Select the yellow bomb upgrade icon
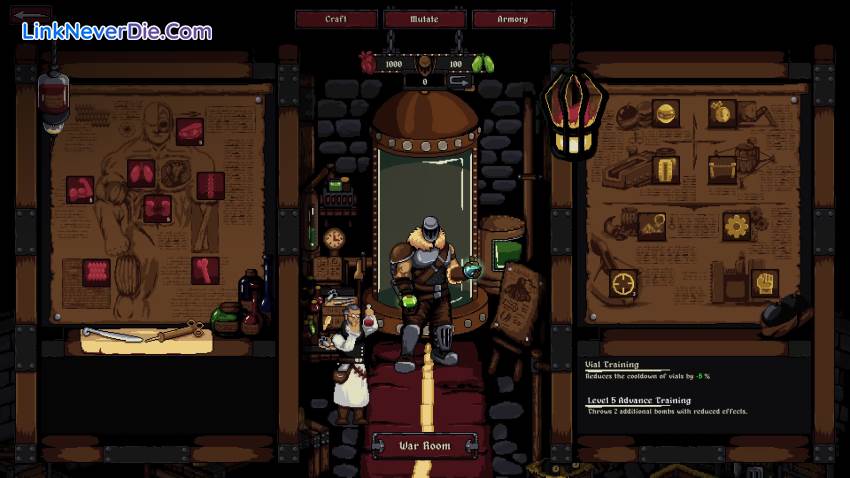This screenshot has width=850, height=478. tap(722, 112)
